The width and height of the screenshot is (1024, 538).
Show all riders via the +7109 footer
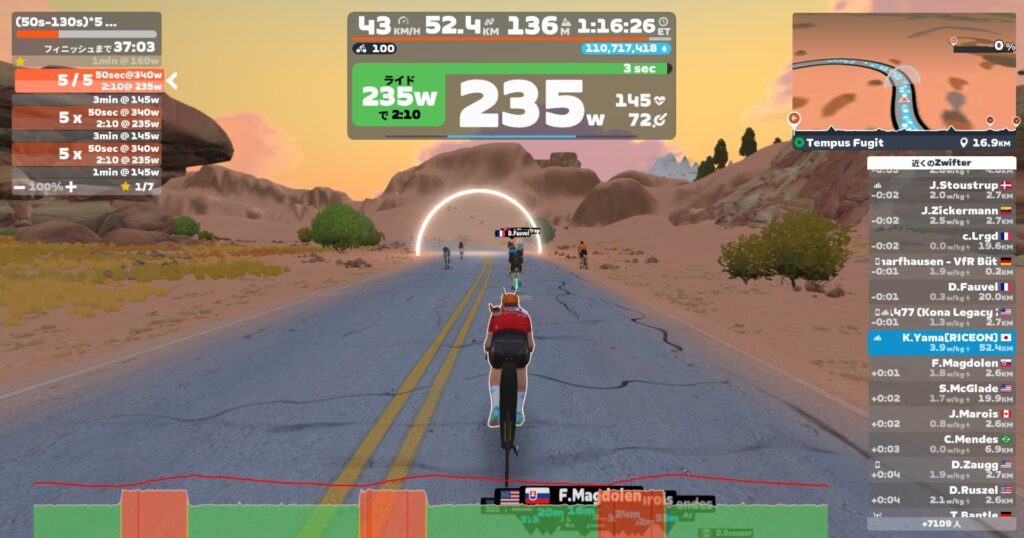[941, 523]
